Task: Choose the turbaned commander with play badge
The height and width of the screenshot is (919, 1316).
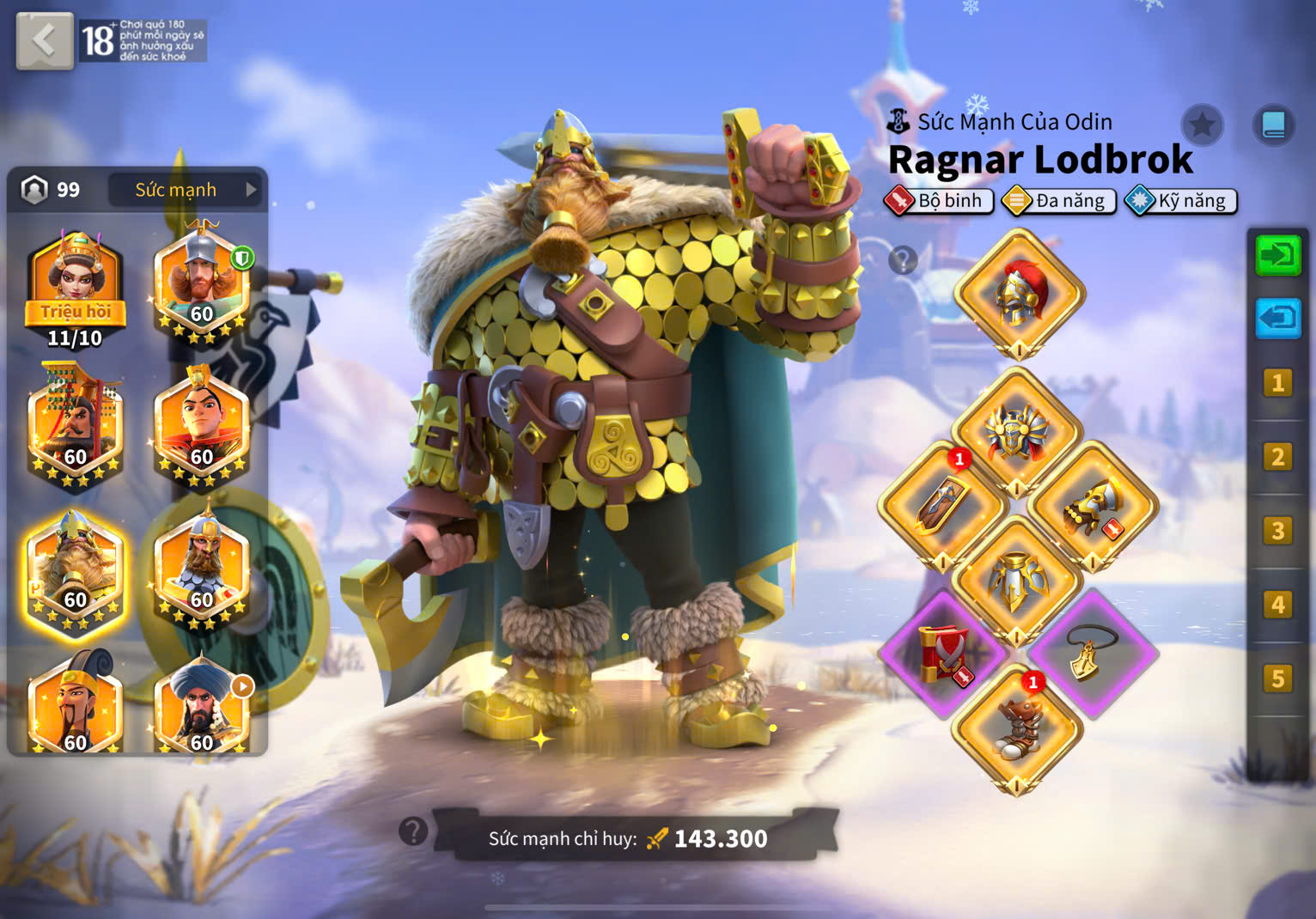Action: click(203, 706)
